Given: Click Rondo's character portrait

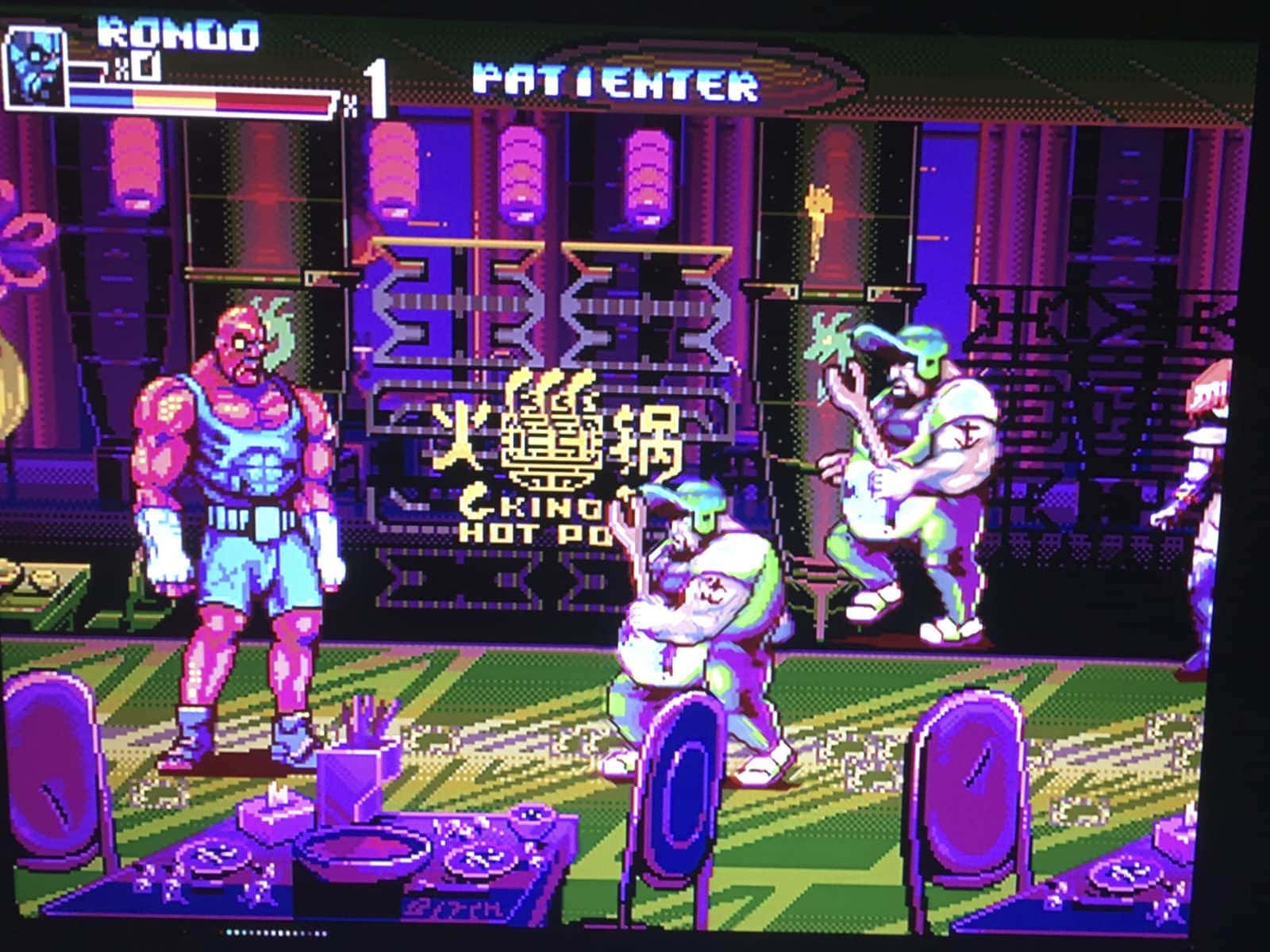Looking at the screenshot, I should (35, 67).
